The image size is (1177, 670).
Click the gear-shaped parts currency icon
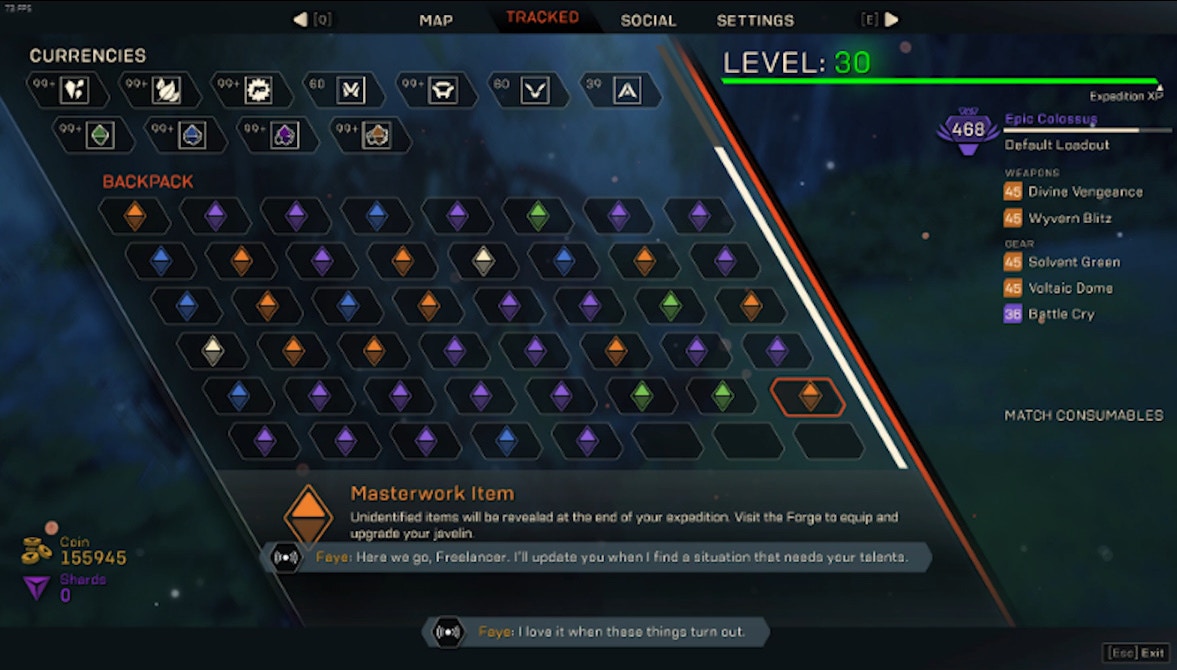click(x=258, y=90)
